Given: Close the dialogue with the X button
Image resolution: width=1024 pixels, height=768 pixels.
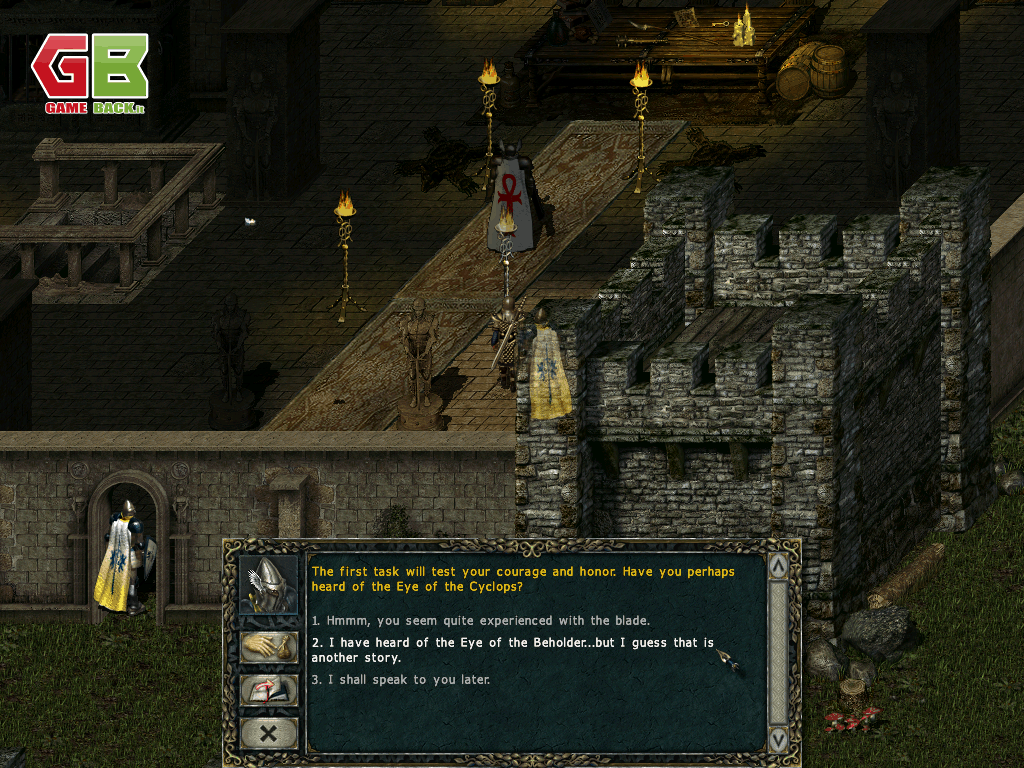Looking at the screenshot, I should tap(269, 733).
